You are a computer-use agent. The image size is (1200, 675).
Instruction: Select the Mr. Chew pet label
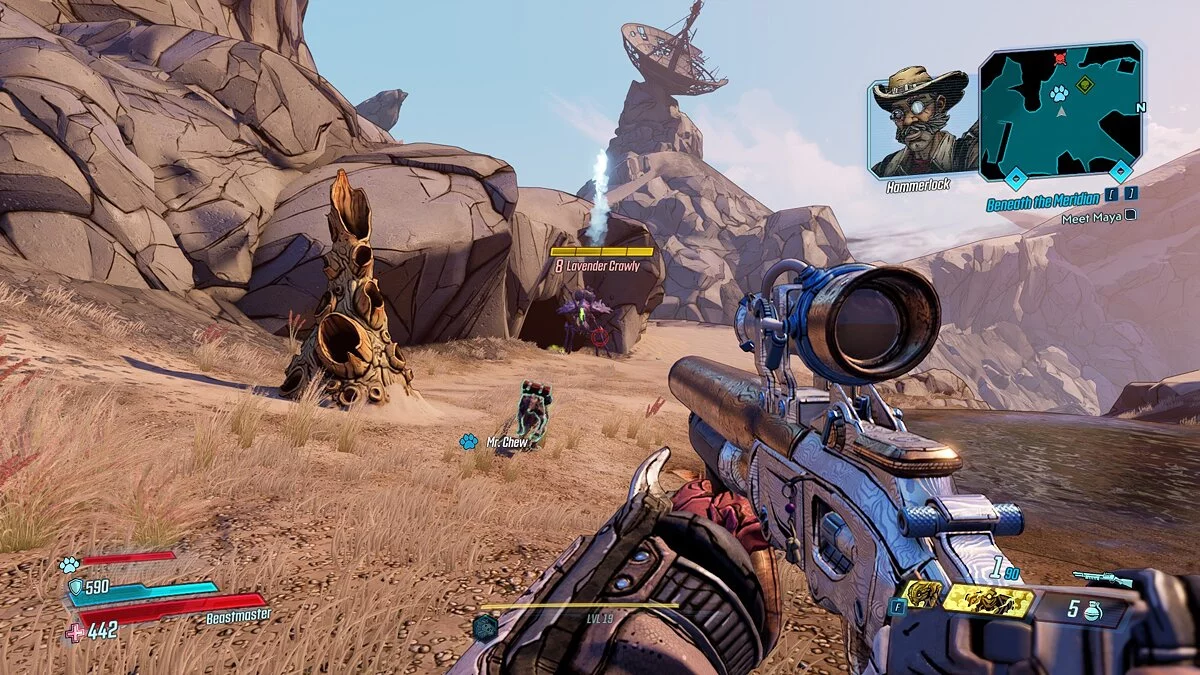point(506,441)
